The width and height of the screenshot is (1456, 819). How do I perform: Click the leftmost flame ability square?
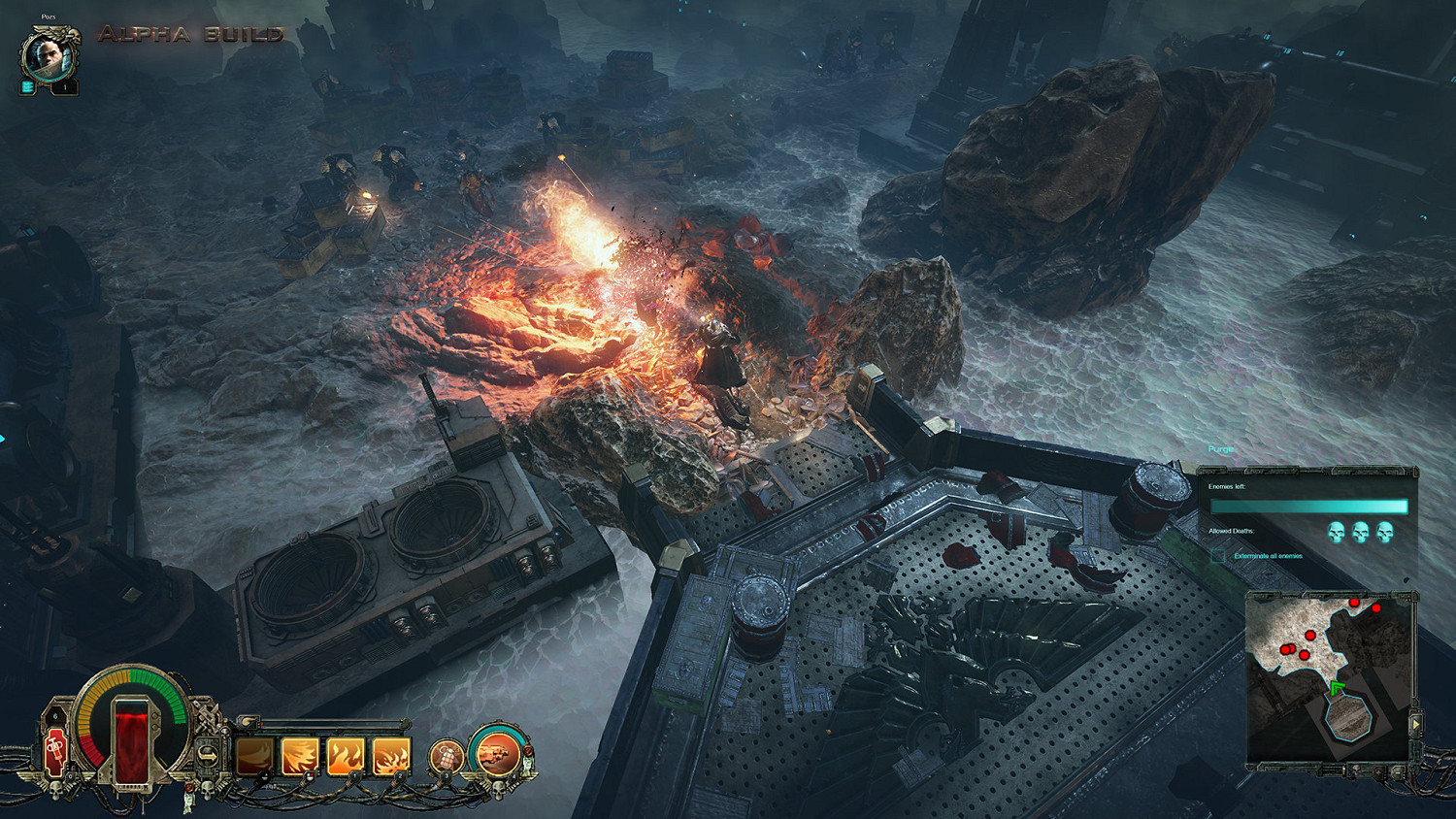253,756
